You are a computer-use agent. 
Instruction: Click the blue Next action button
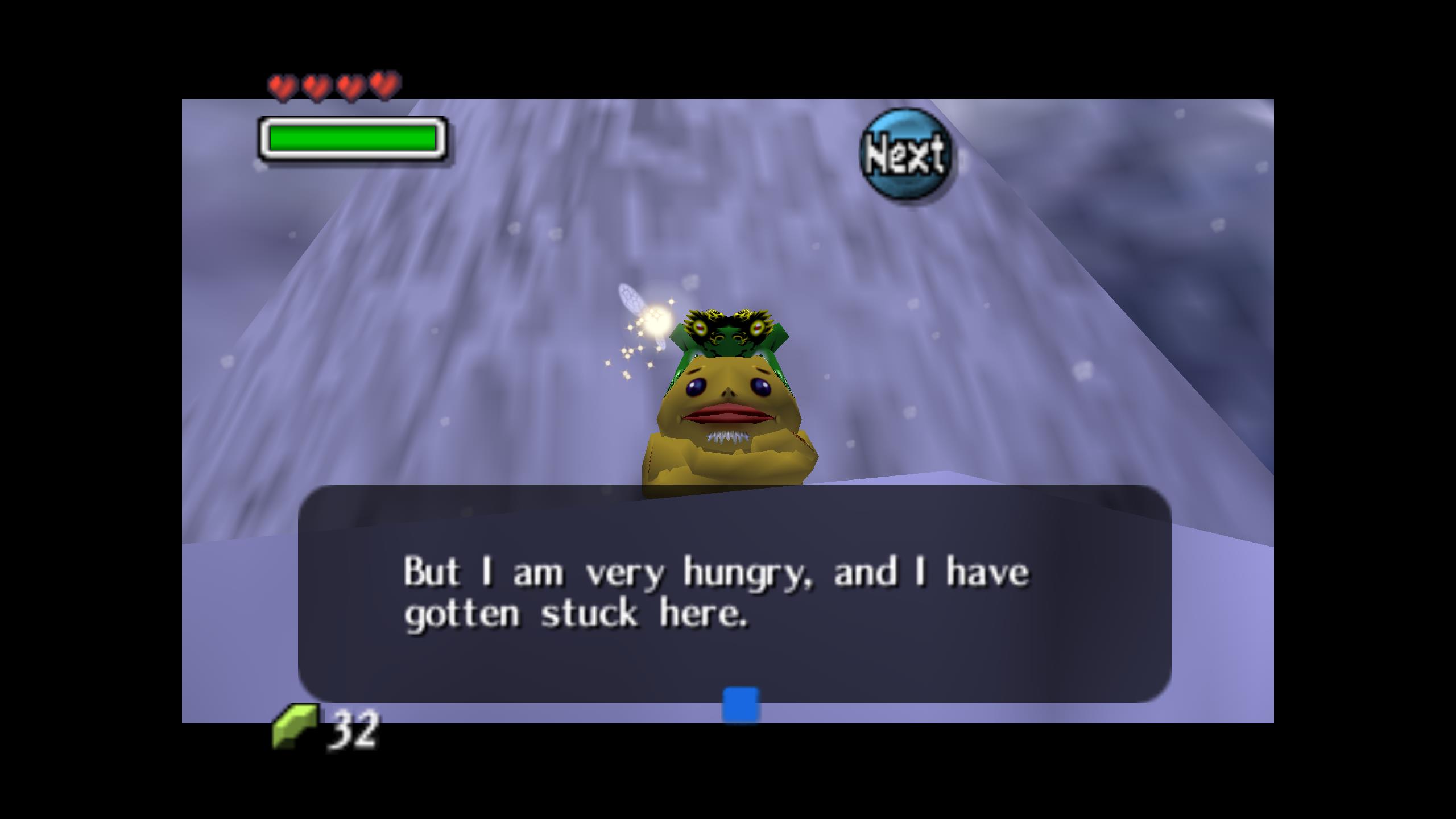905,155
